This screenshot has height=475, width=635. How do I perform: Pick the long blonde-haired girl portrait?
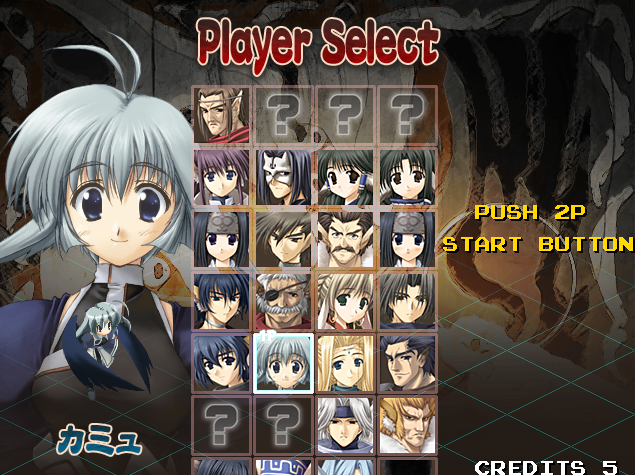pyautogui.click(x=345, y=363)
